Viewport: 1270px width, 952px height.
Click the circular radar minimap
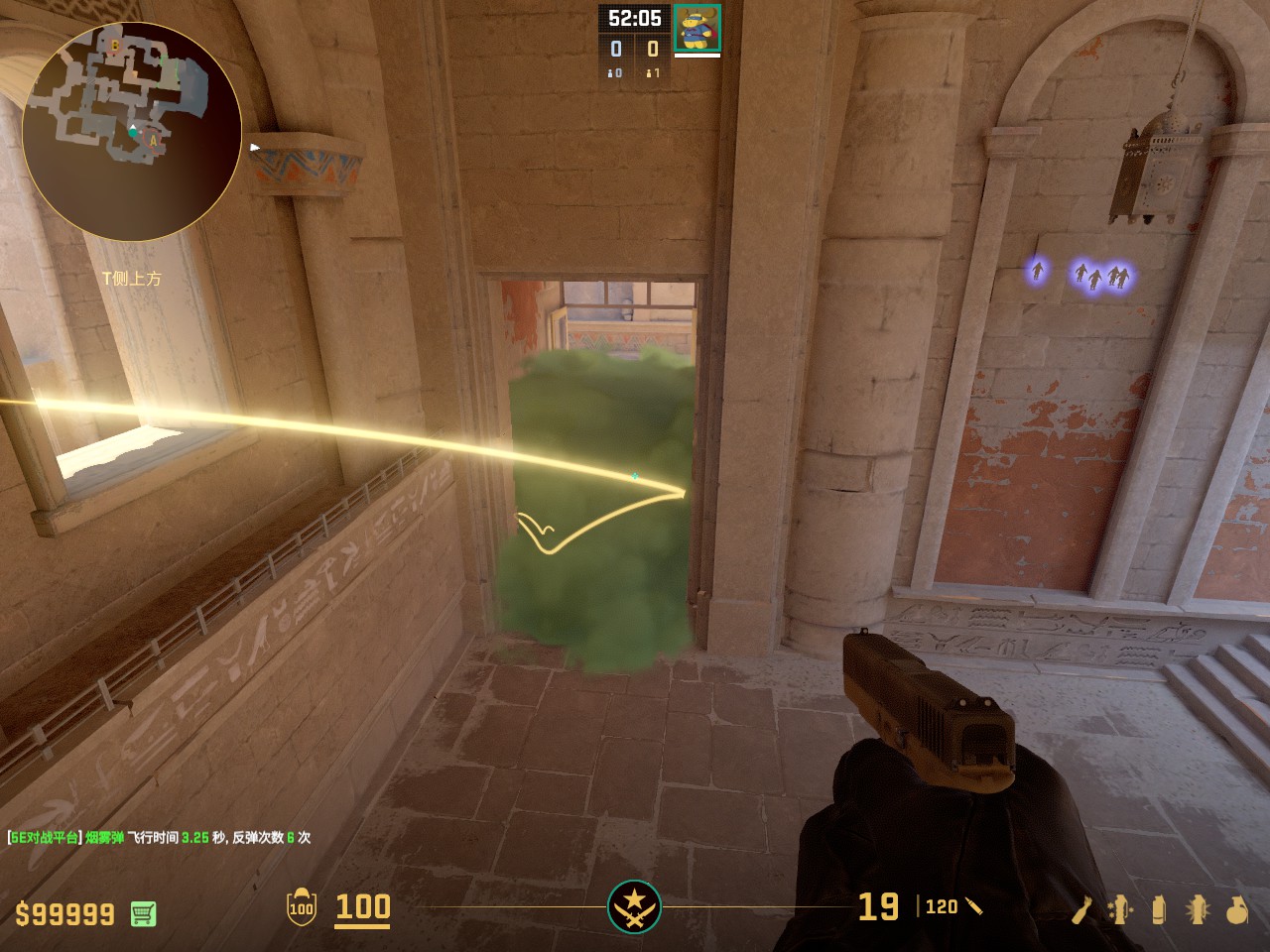coord(131,131)
